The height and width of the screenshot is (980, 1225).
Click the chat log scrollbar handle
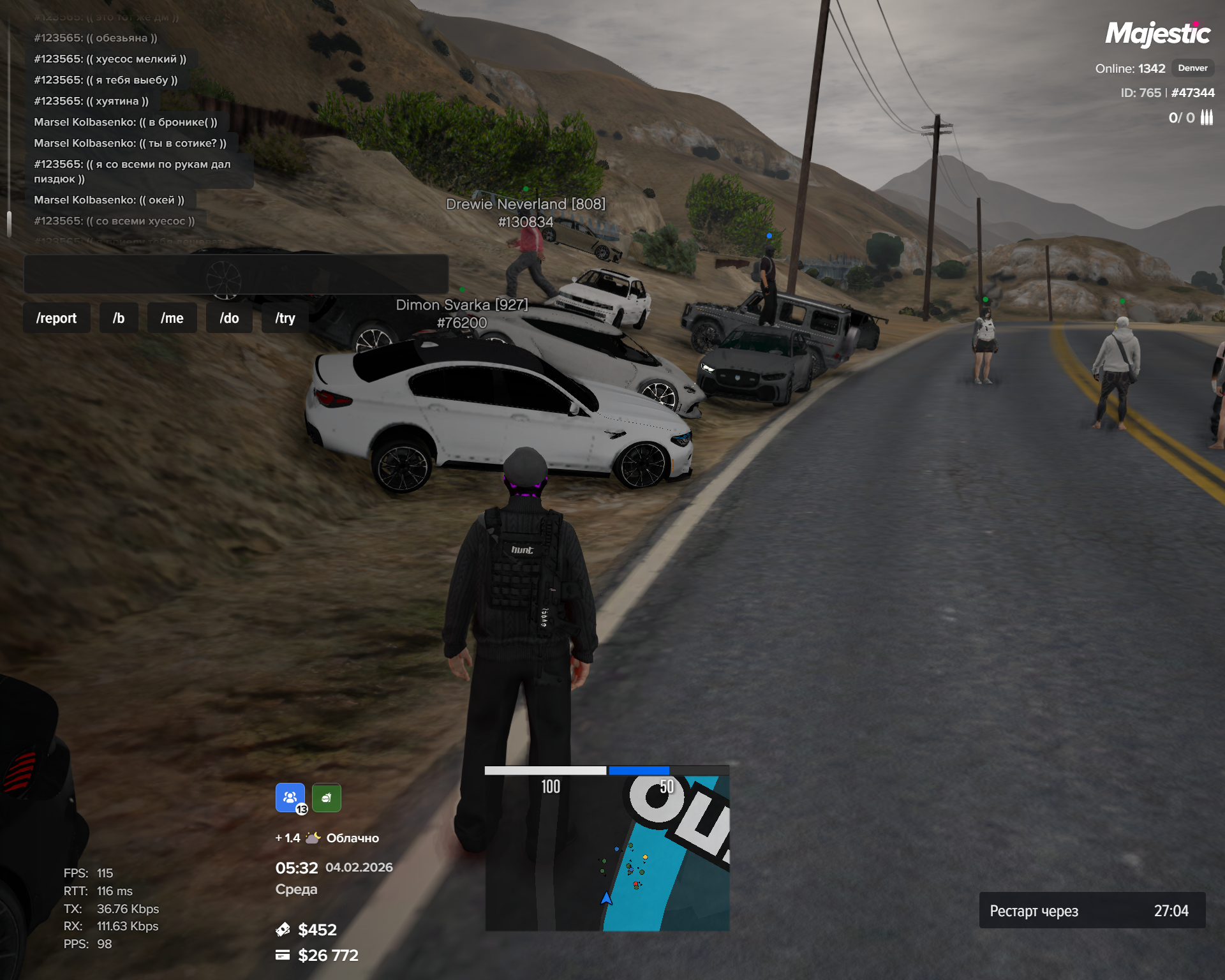pos(9,224)
